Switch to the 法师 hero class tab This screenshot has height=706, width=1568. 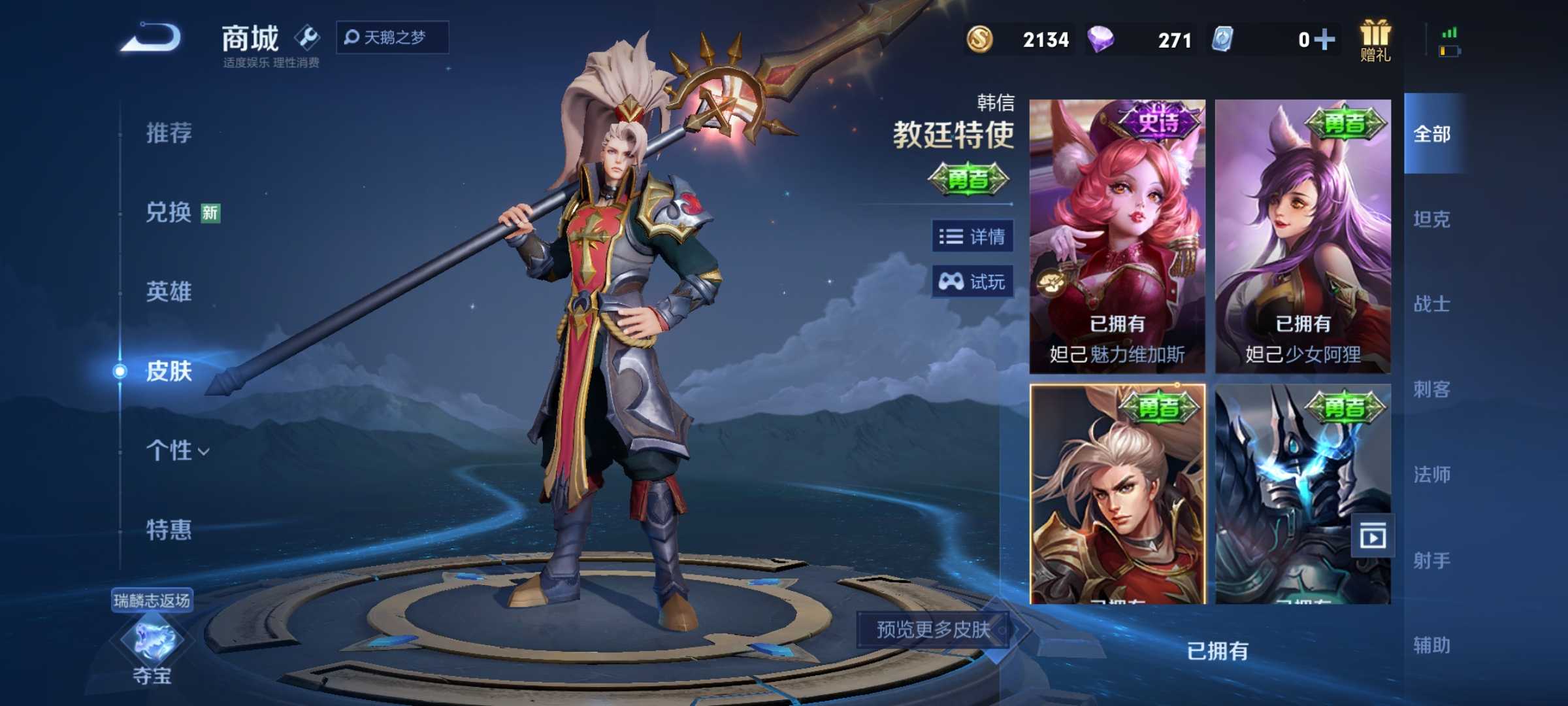point(1433,475)
